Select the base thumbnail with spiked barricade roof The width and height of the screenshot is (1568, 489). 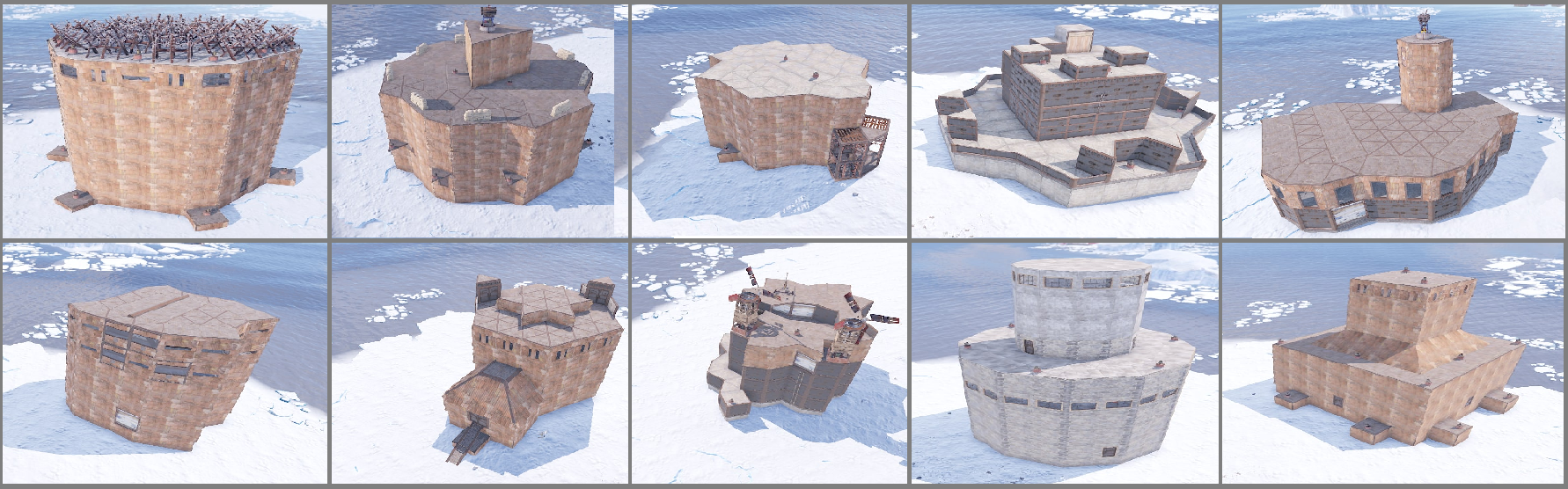pyautogui.click(x=165, y=120)
